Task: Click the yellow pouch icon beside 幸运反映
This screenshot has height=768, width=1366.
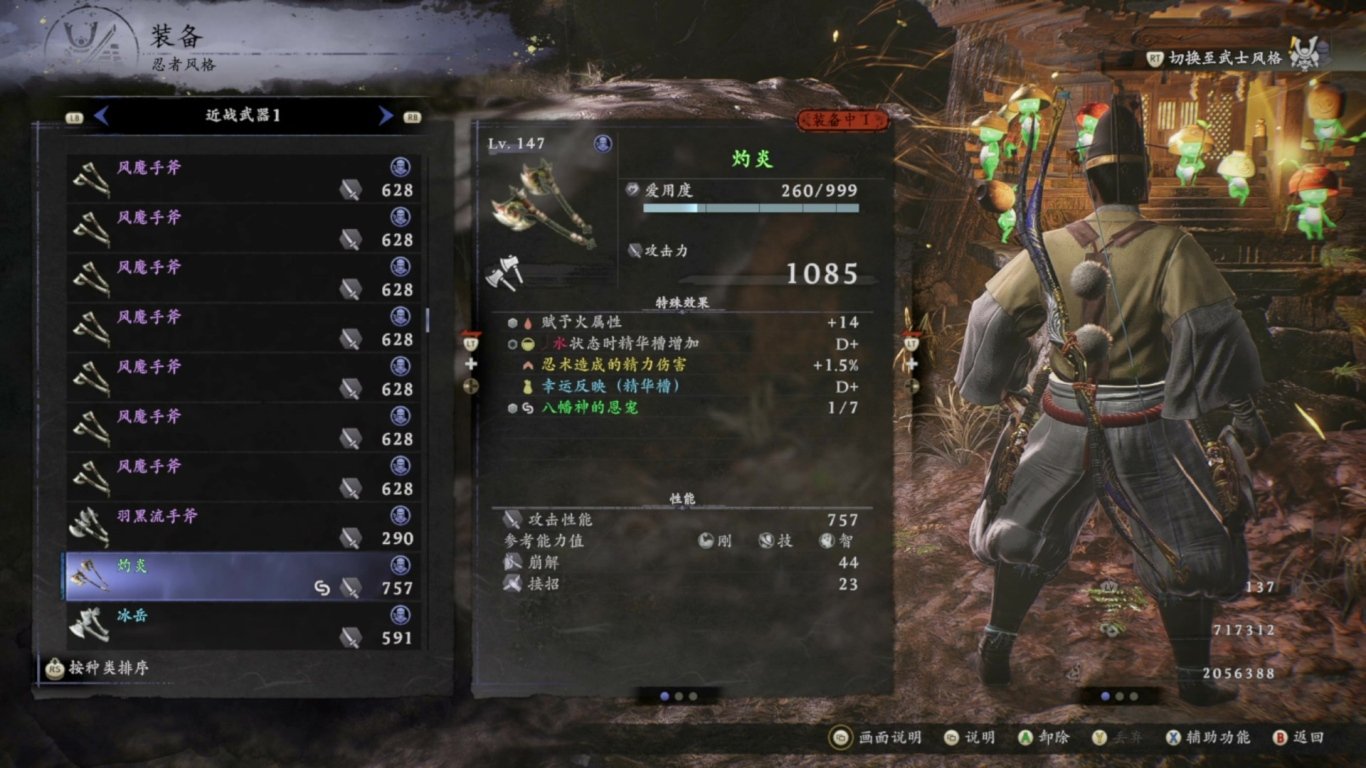Action: pyautogui.click(x=528, y=387)
